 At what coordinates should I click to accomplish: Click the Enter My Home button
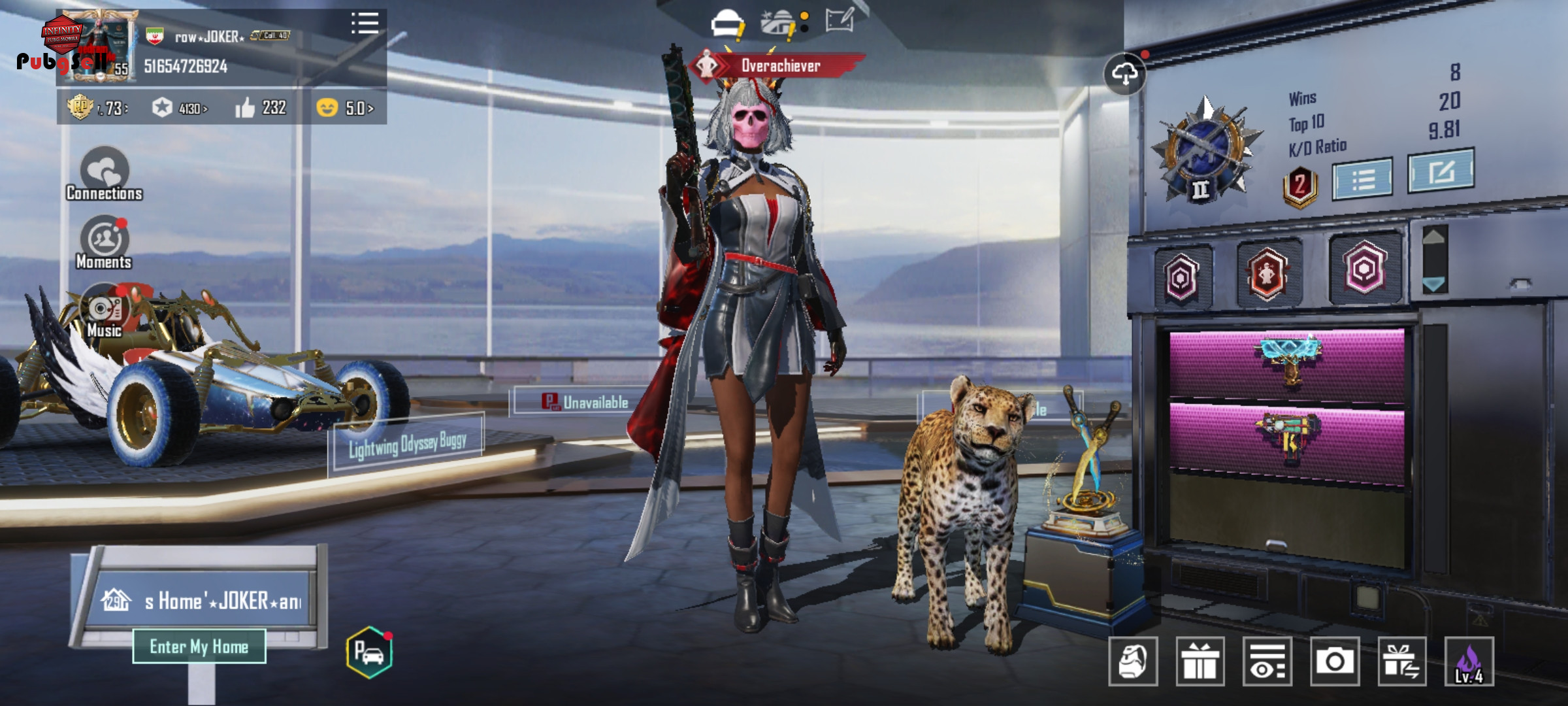tap(199, 647)
